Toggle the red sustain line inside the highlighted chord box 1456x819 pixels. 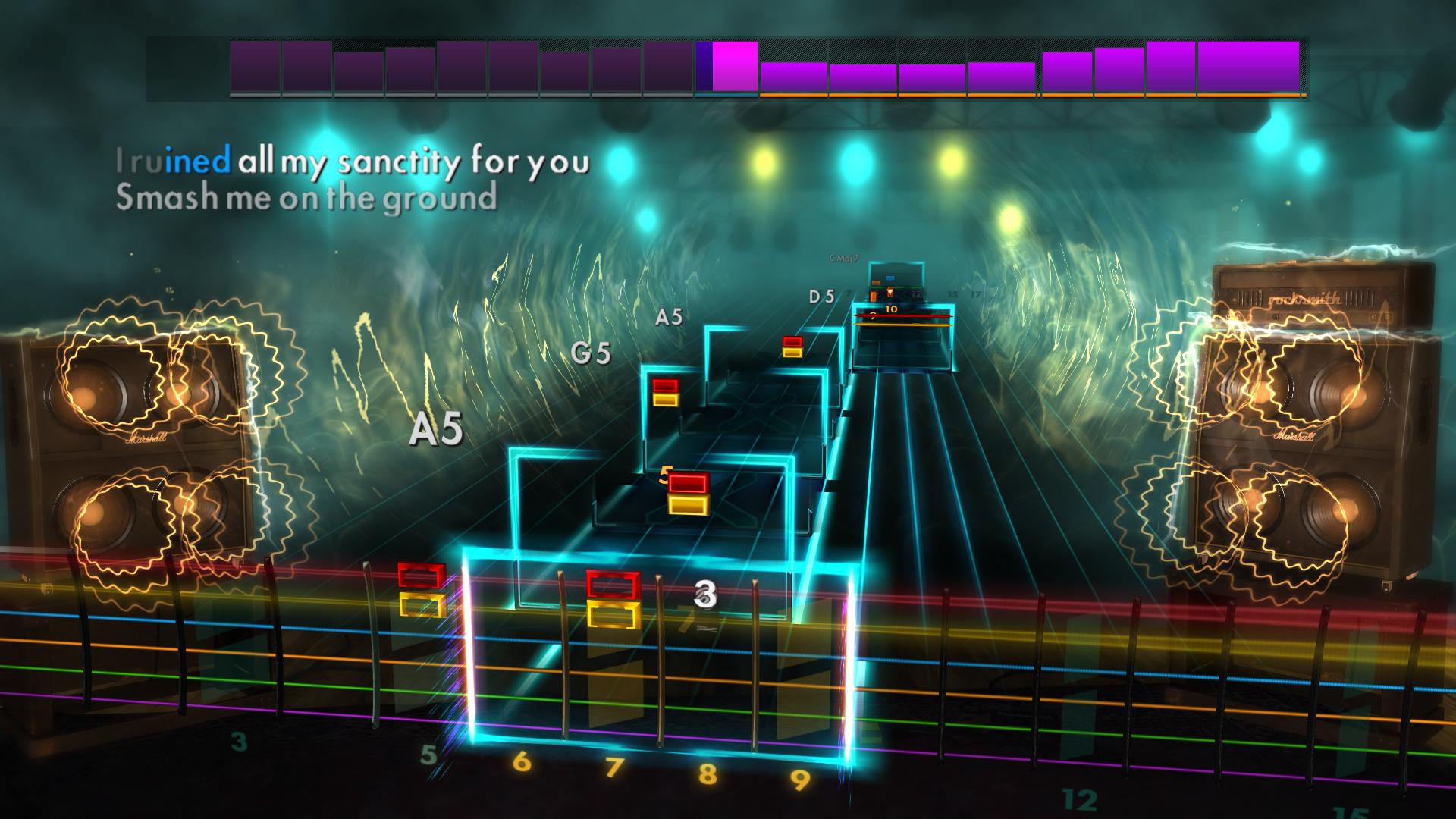coord(903,315)
